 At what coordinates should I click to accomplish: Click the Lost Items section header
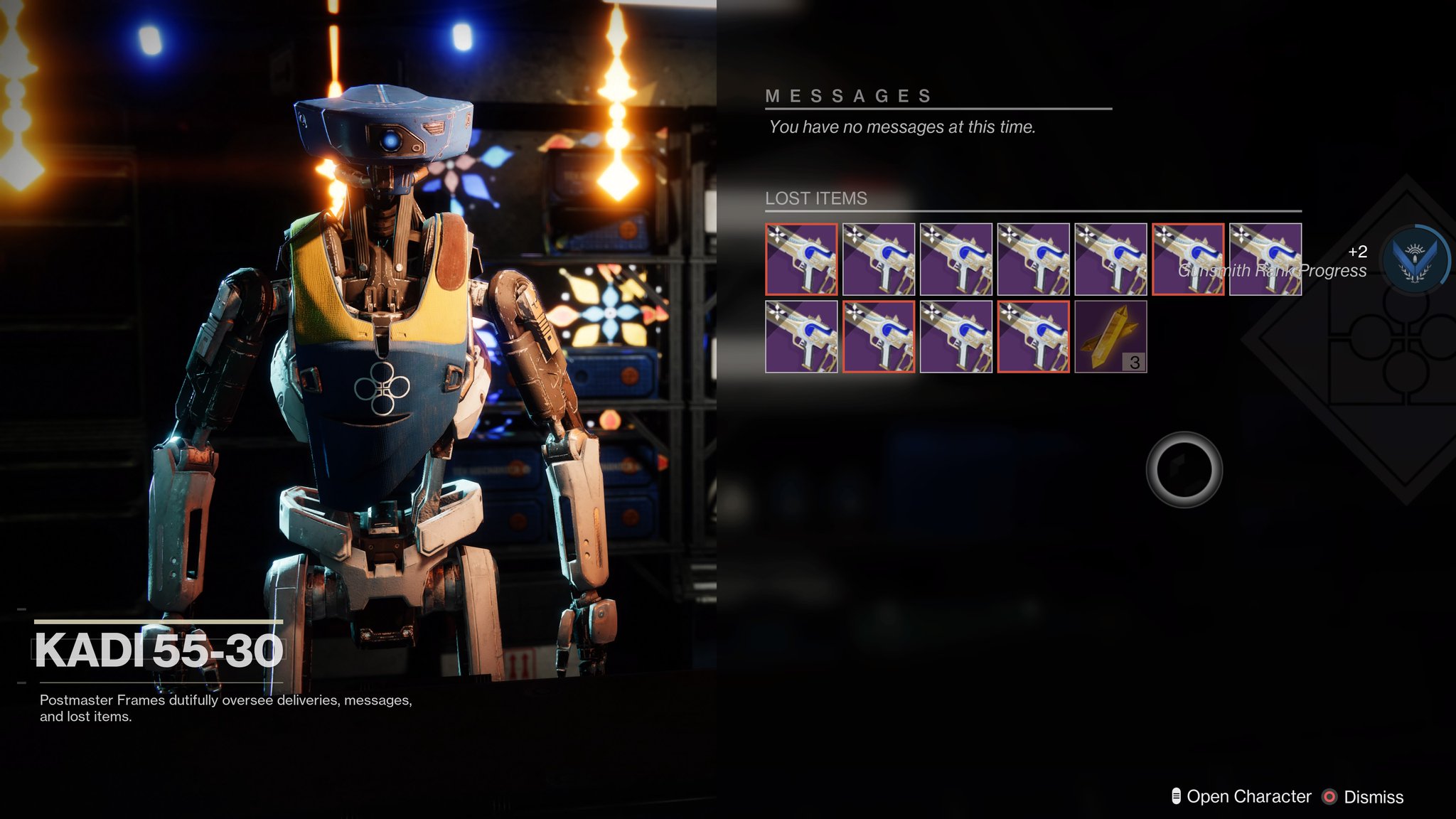pyautogui.click(x=816, y=199)
